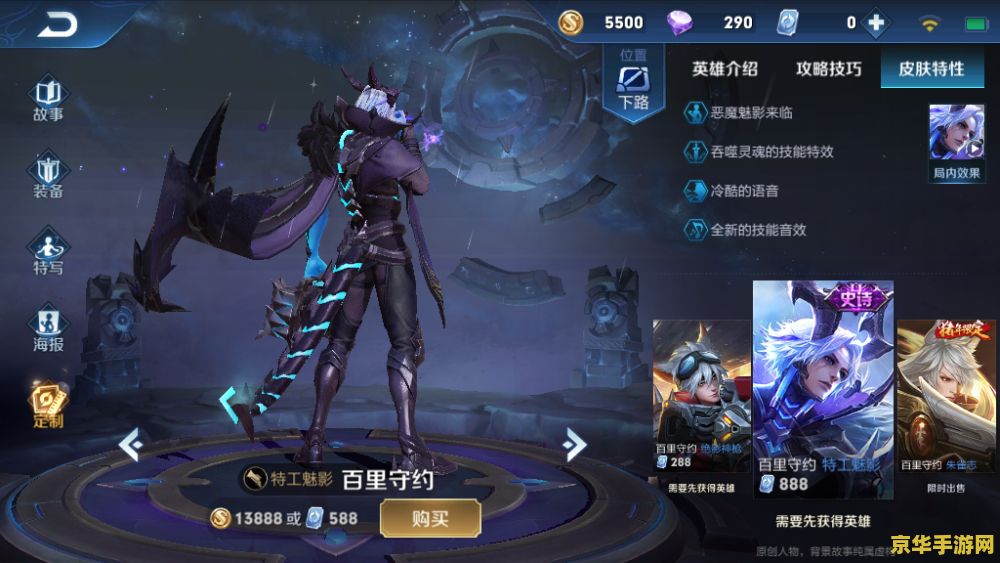The height and width of the screenshot is (563, 1000).
Task: Go back using the top-left arrow
Action: pos(57,25)
